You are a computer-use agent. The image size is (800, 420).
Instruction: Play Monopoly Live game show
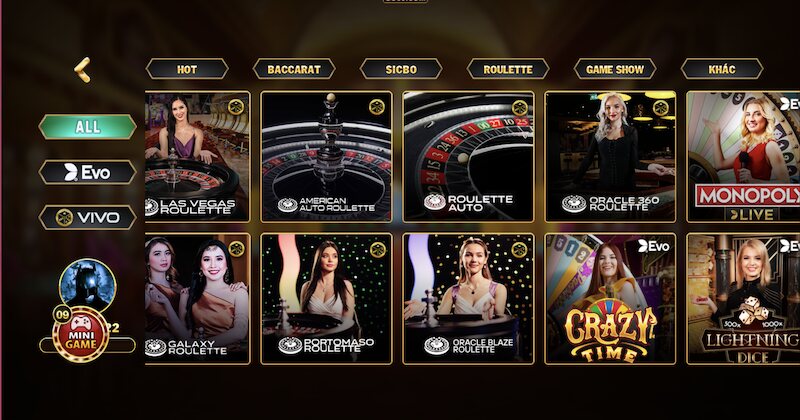click(743, 157)
